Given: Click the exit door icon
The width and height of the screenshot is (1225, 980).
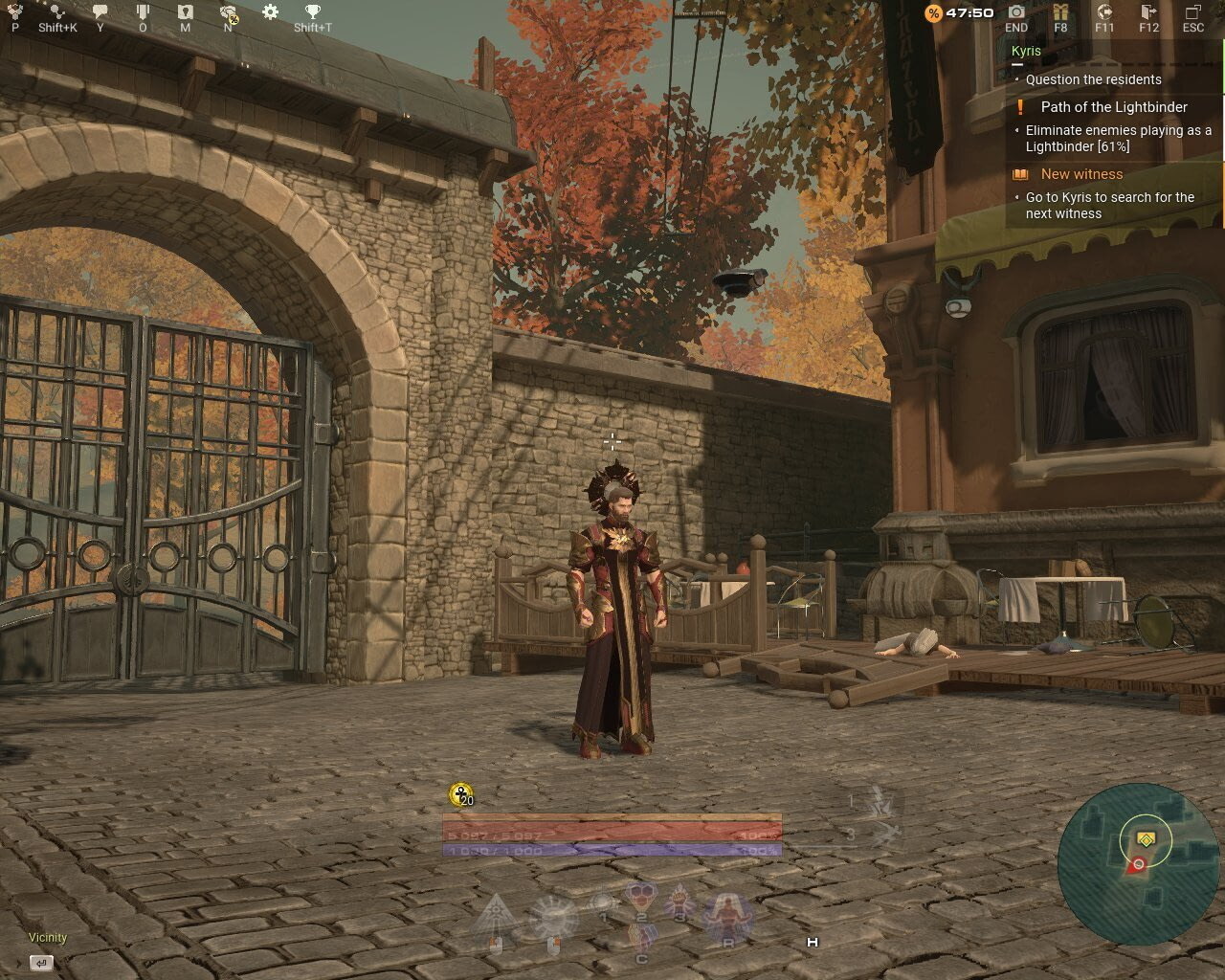Looking at the screenshot, I should point(1148,12).
